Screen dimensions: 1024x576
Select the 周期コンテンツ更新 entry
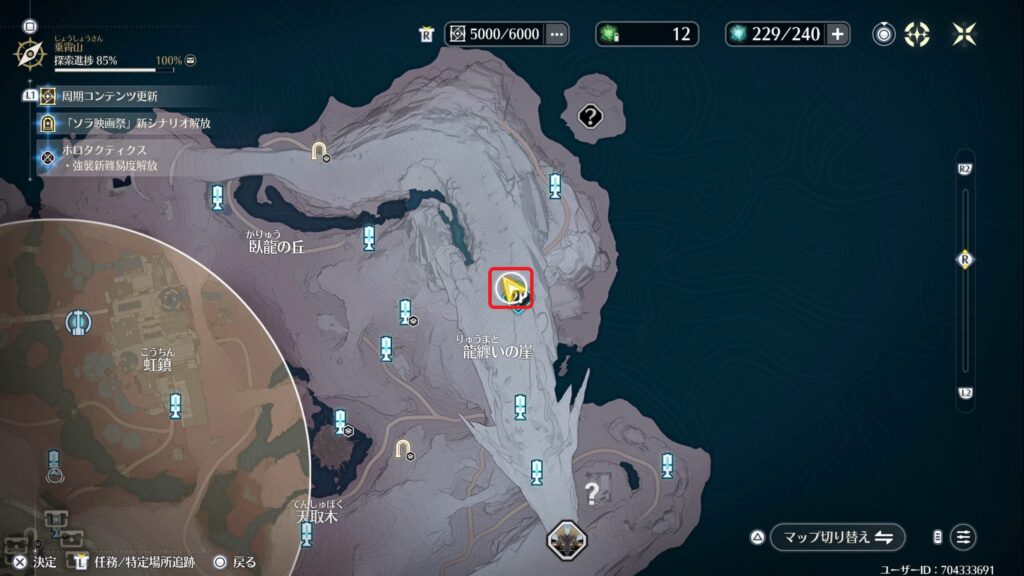tap(110, 96)
